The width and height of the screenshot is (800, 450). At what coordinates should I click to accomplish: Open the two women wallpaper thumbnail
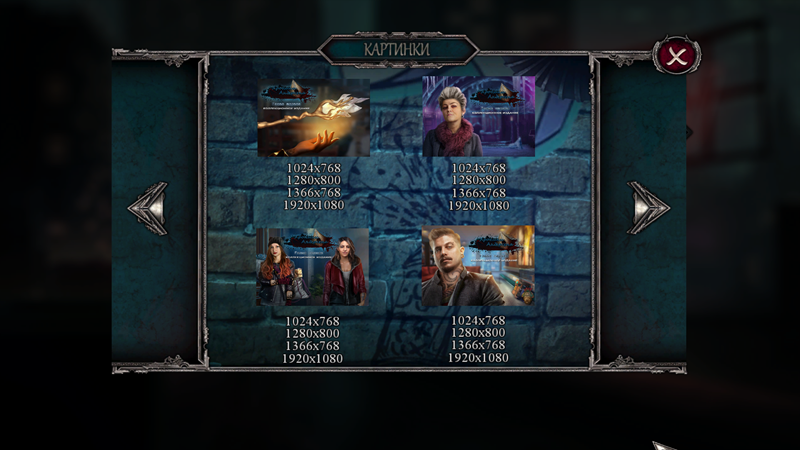click(312, 266)
